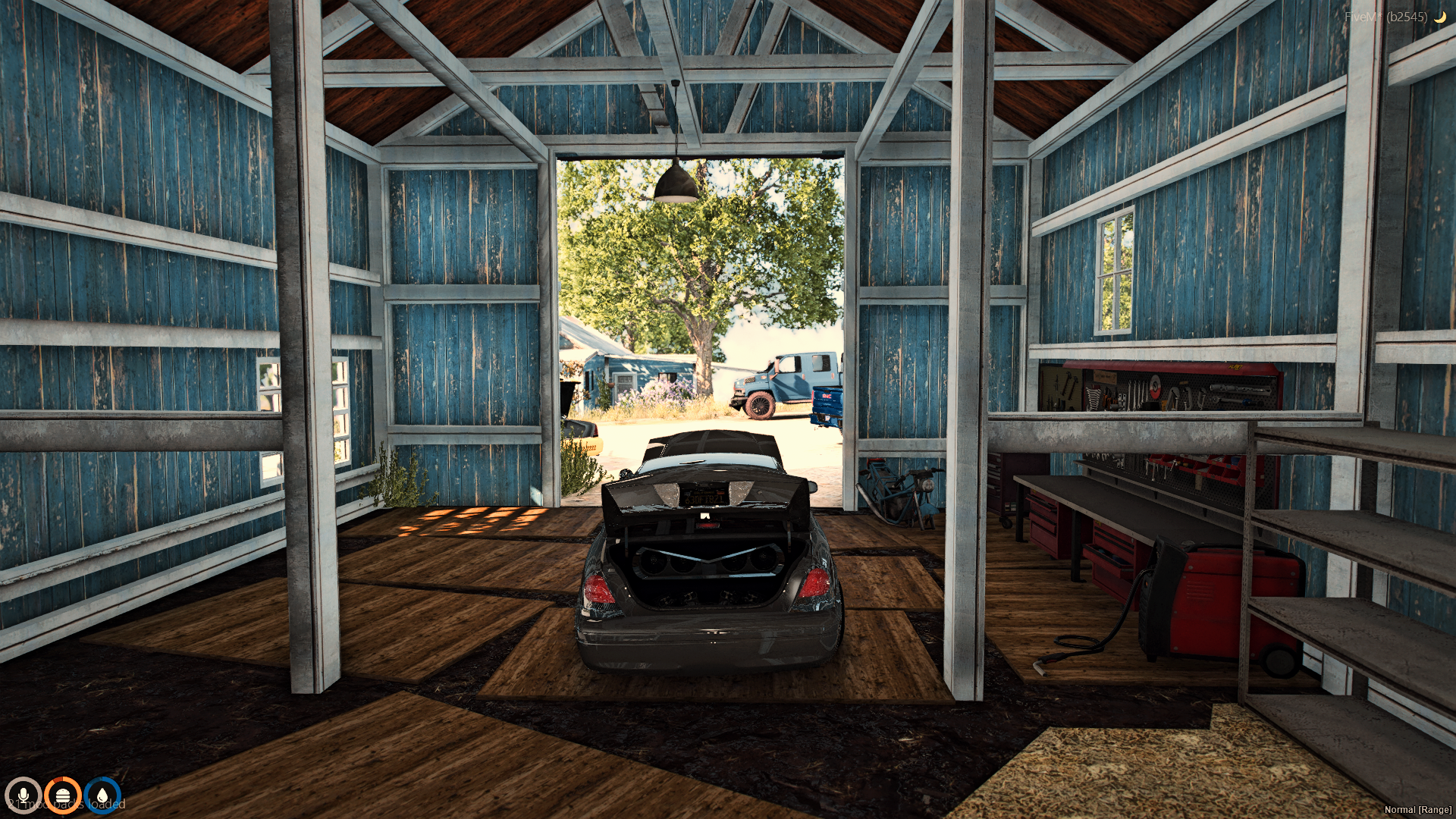
Task: Select the burger hunger status icon
Action: [63, 795]
